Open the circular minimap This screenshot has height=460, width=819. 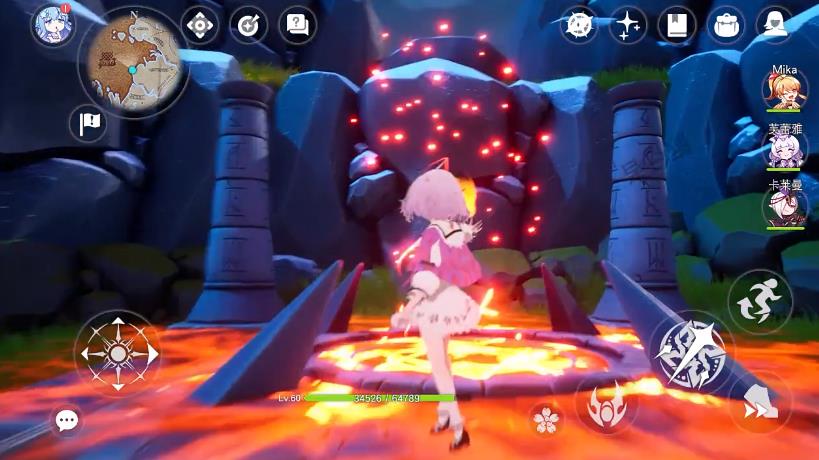click(131, 62)
